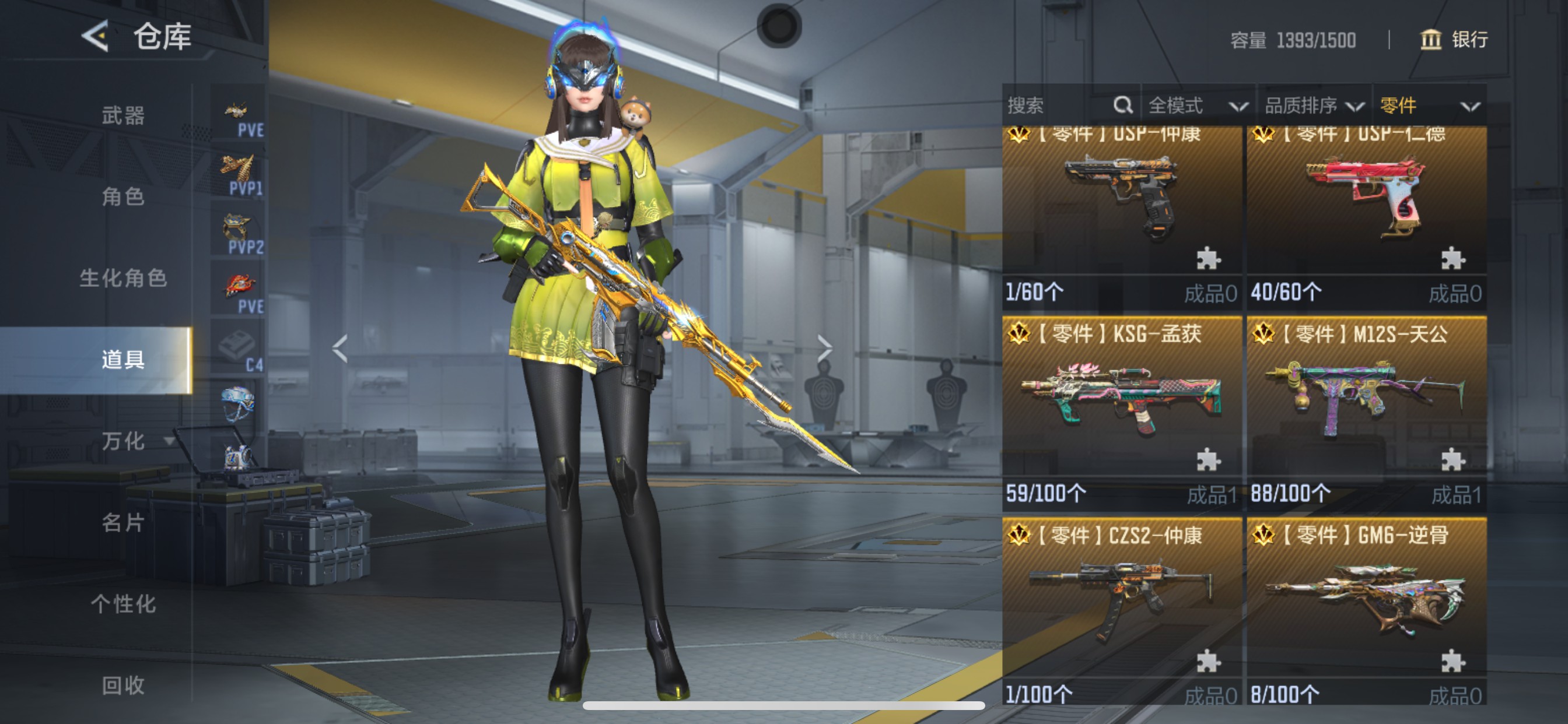This screenshot has width=1568, height=724.
Task: Open the 银行 bank
Action: (1454, 40)
